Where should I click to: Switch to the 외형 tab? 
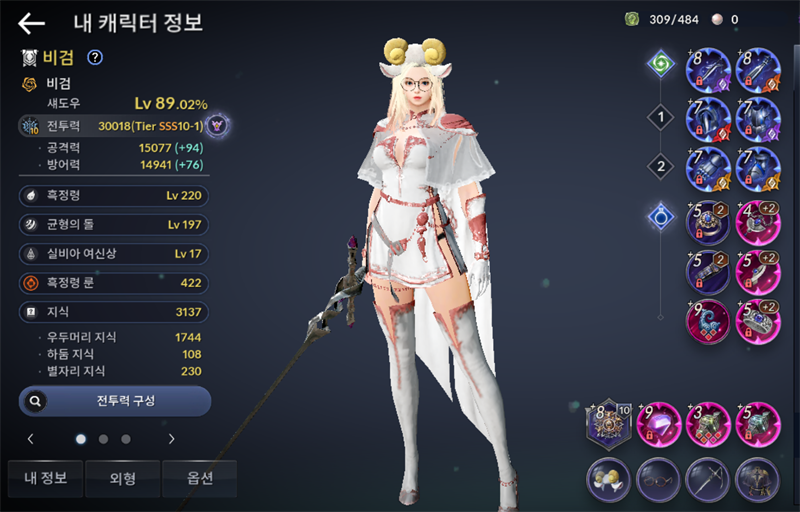point(123,478)
